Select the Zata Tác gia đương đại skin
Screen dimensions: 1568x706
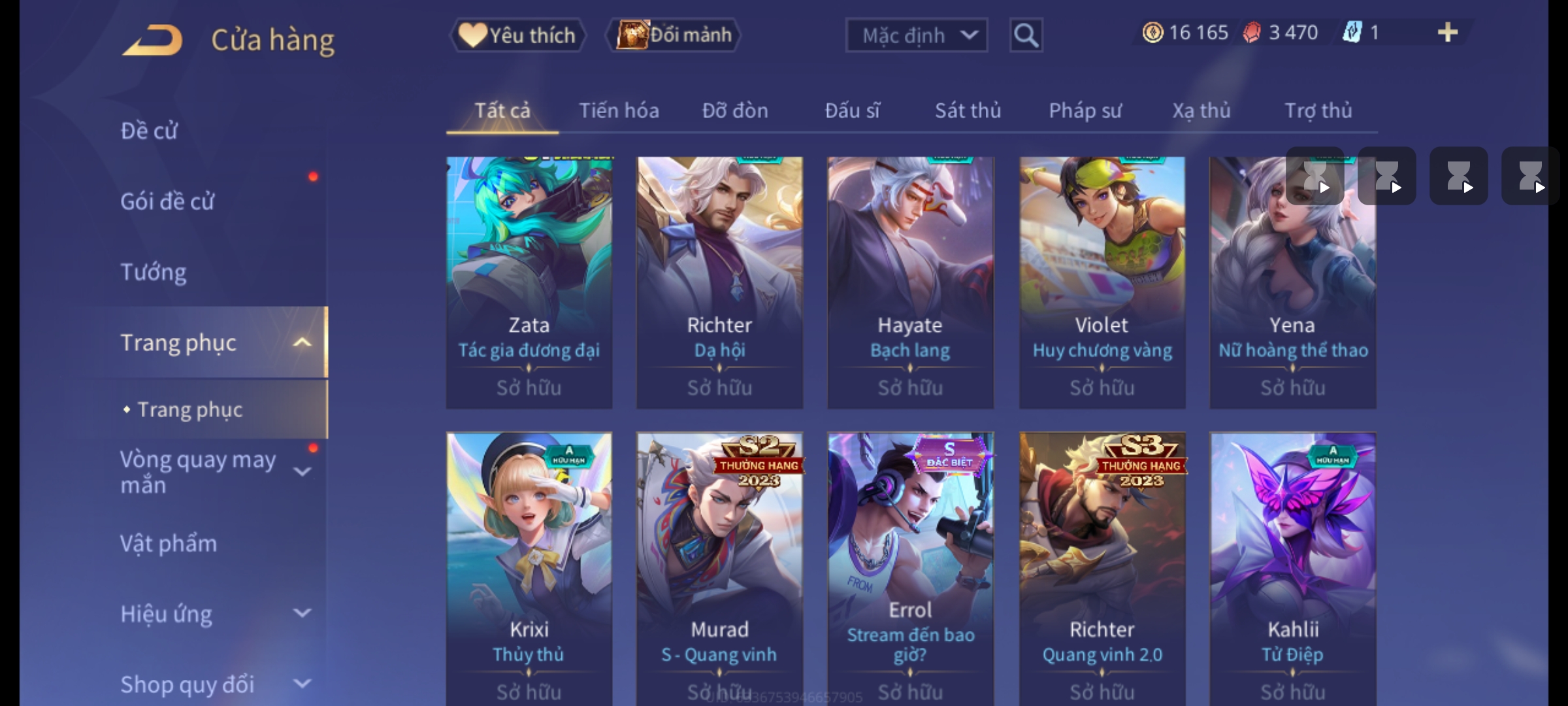pyautogui.click(x=529, y=282)
